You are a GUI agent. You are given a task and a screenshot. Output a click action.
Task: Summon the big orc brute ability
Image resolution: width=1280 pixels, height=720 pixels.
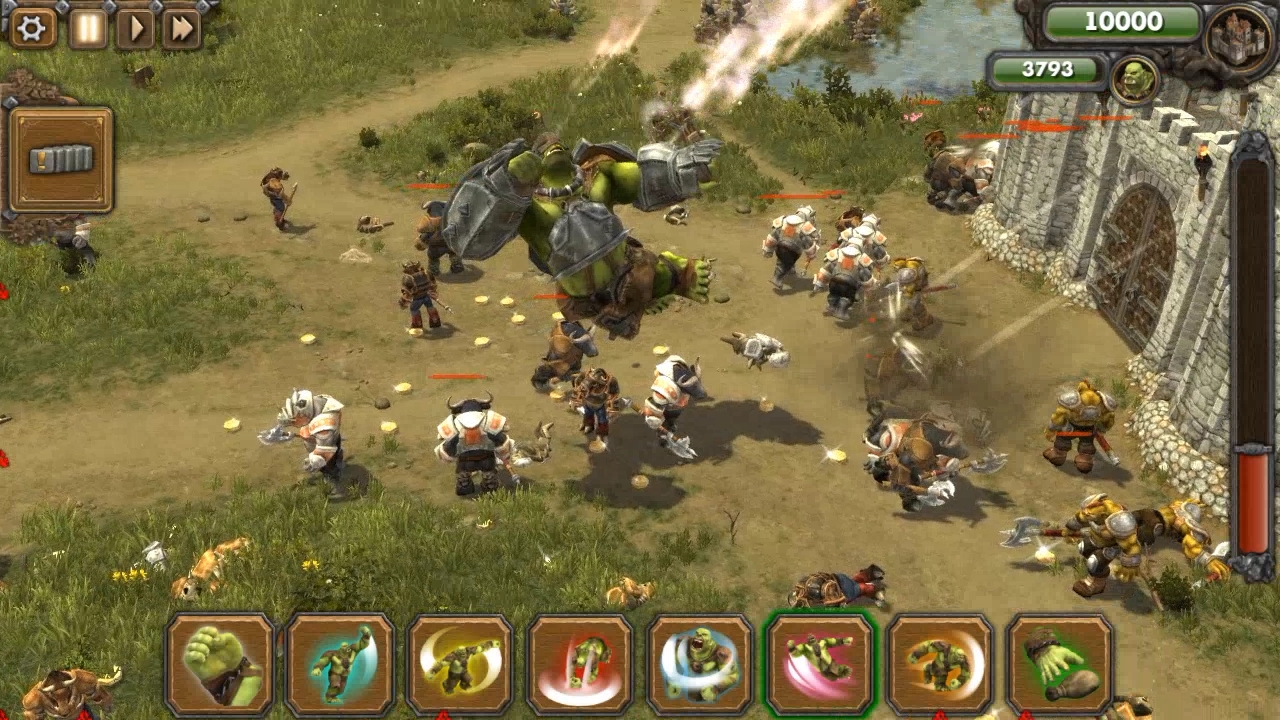point(703,665)
